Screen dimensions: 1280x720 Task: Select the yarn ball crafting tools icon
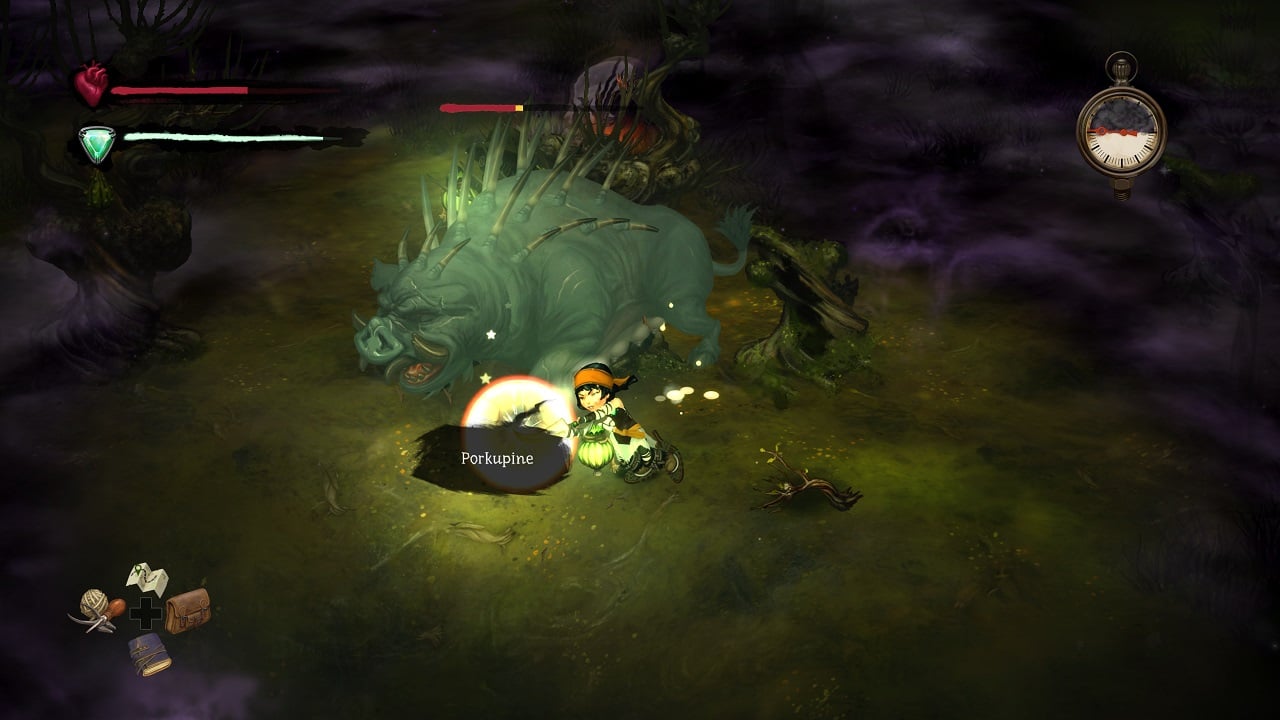[x=98, y=608]
